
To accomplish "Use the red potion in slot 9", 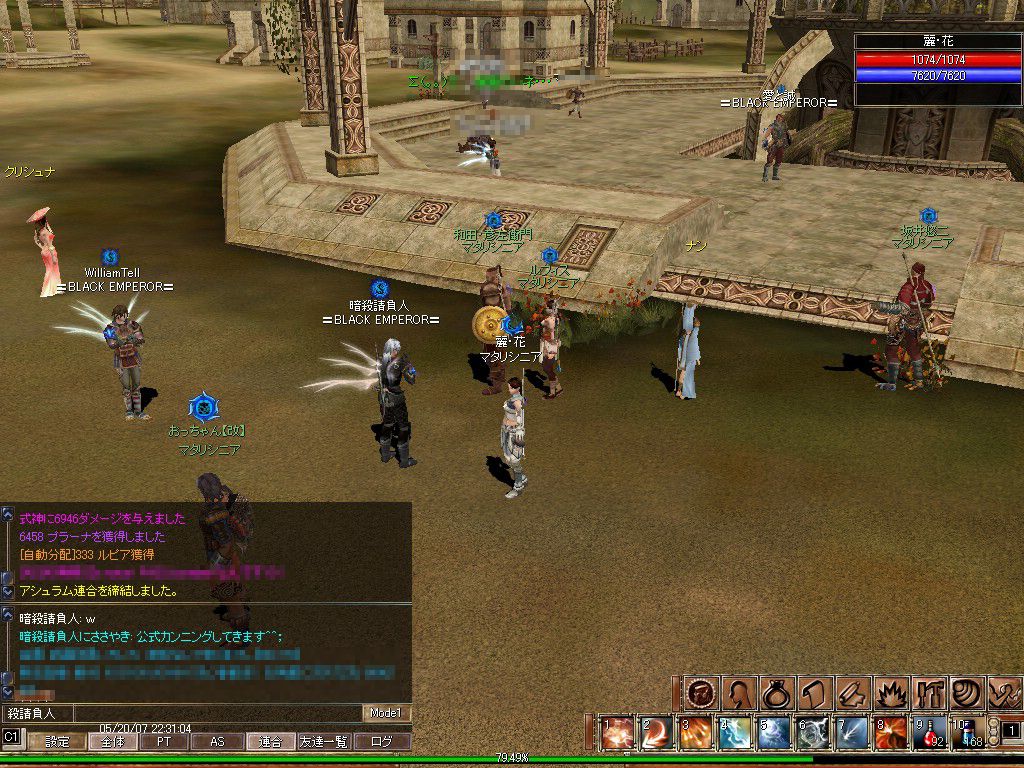I will 932,733.
